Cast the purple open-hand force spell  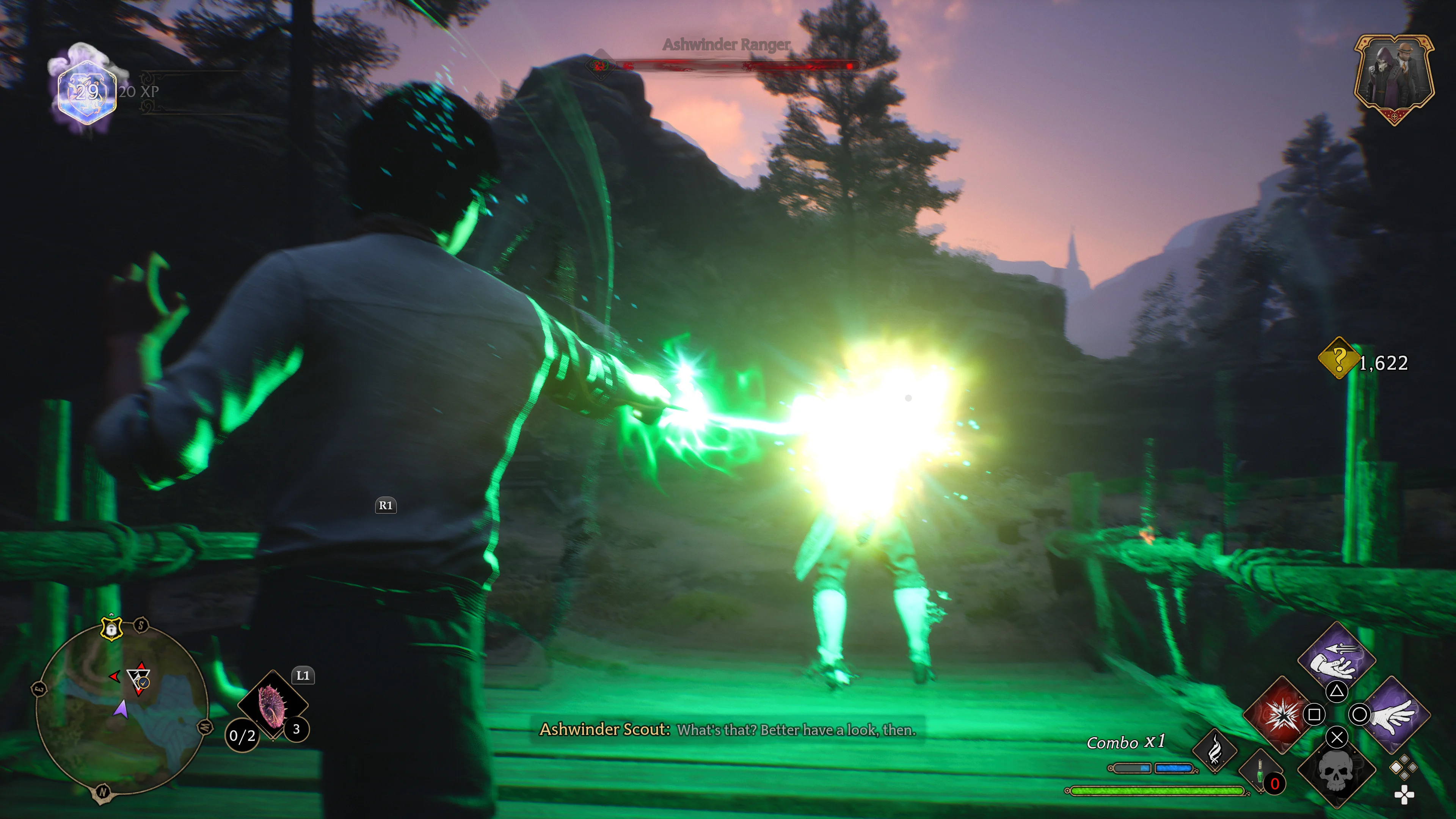pyautogui.click(x=1394, y=714)
